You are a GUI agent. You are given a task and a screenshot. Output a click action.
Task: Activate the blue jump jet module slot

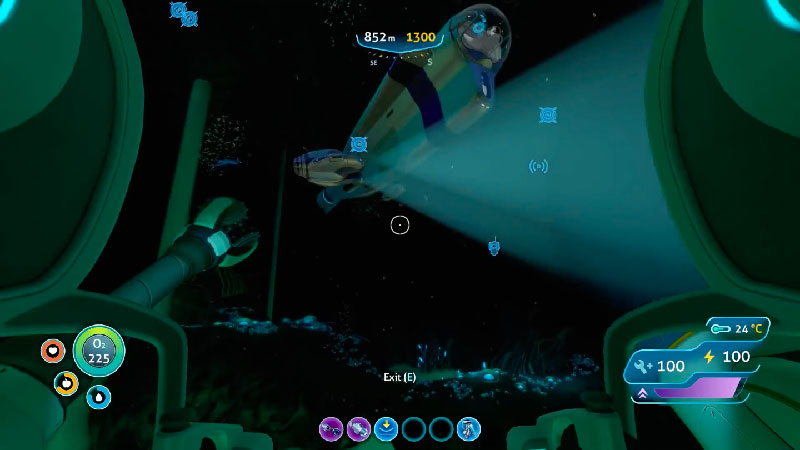click(468, 430)
